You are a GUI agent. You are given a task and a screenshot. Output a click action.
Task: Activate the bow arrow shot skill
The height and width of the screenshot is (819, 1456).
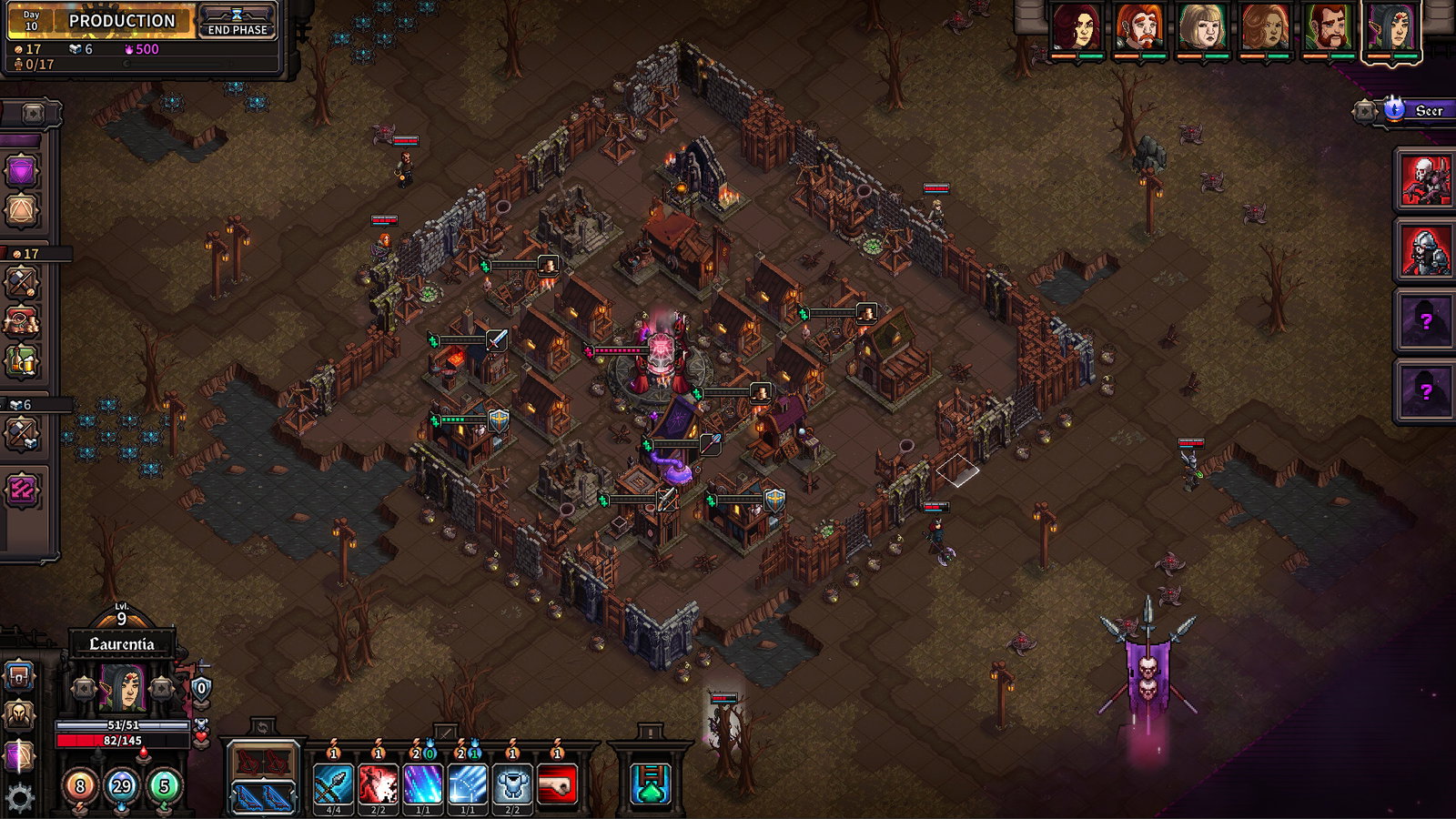[333, 784]
